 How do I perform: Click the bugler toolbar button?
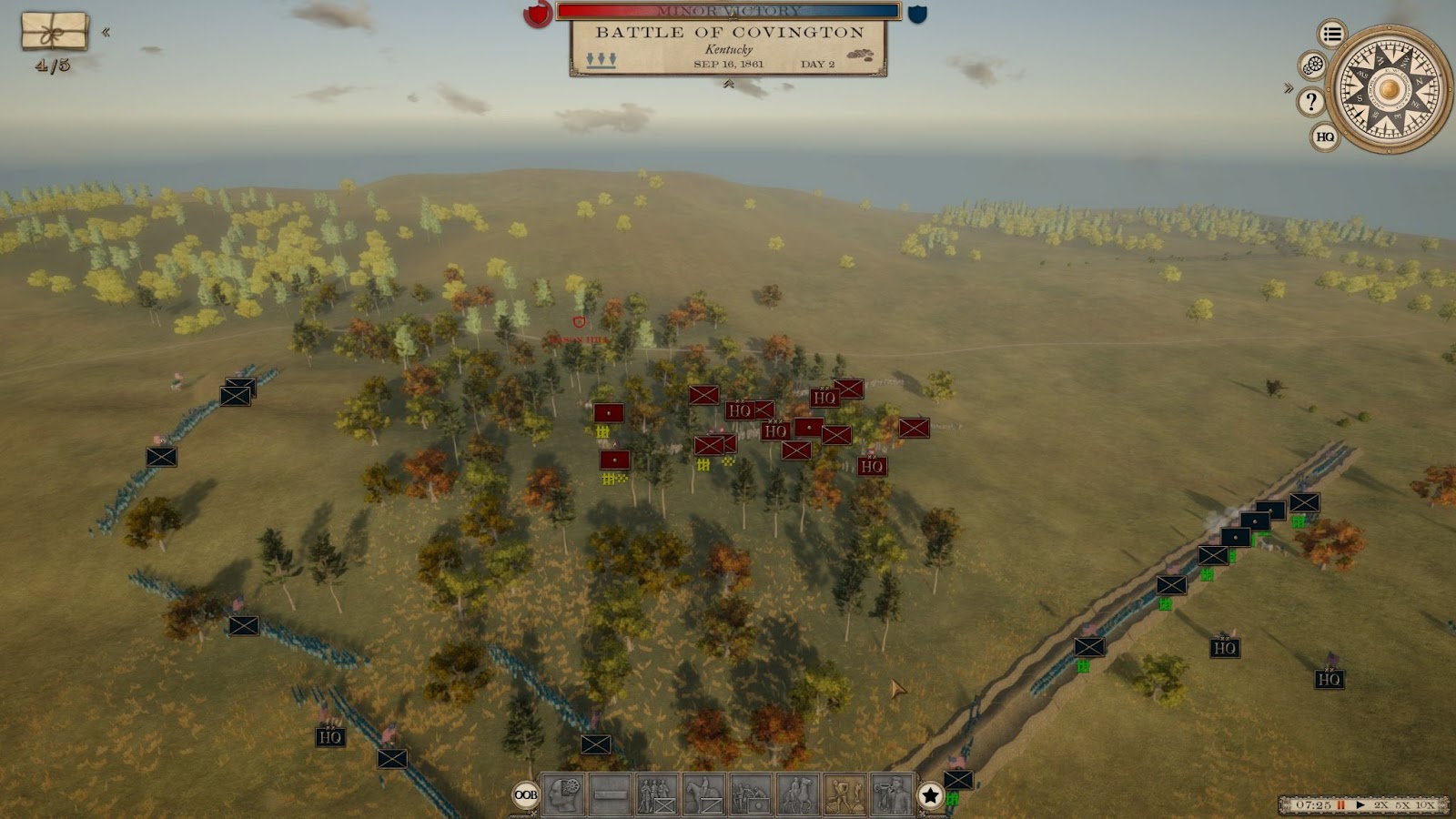tap(892, 794)
